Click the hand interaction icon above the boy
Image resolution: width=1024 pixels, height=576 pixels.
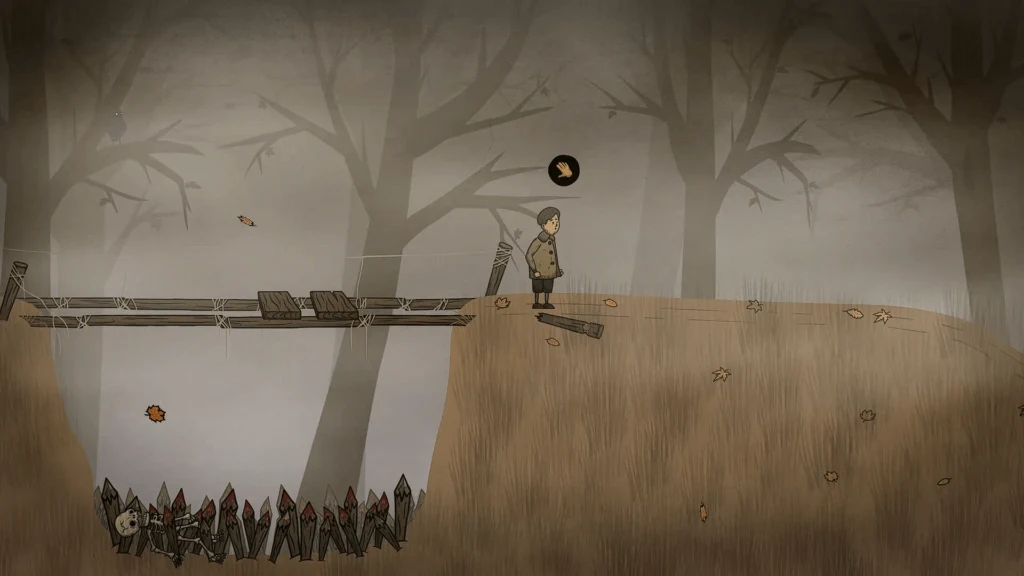click(x=565, y=170)
